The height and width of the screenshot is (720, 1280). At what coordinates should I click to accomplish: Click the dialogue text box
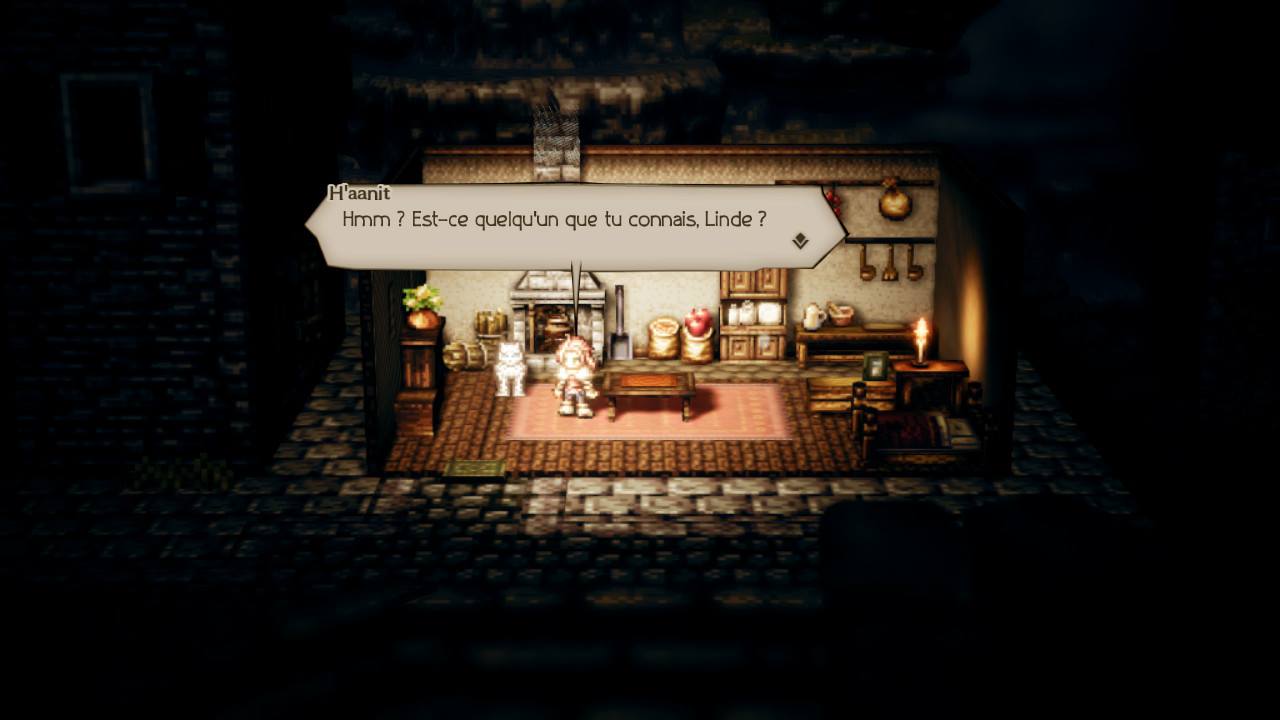pos(570,222)
